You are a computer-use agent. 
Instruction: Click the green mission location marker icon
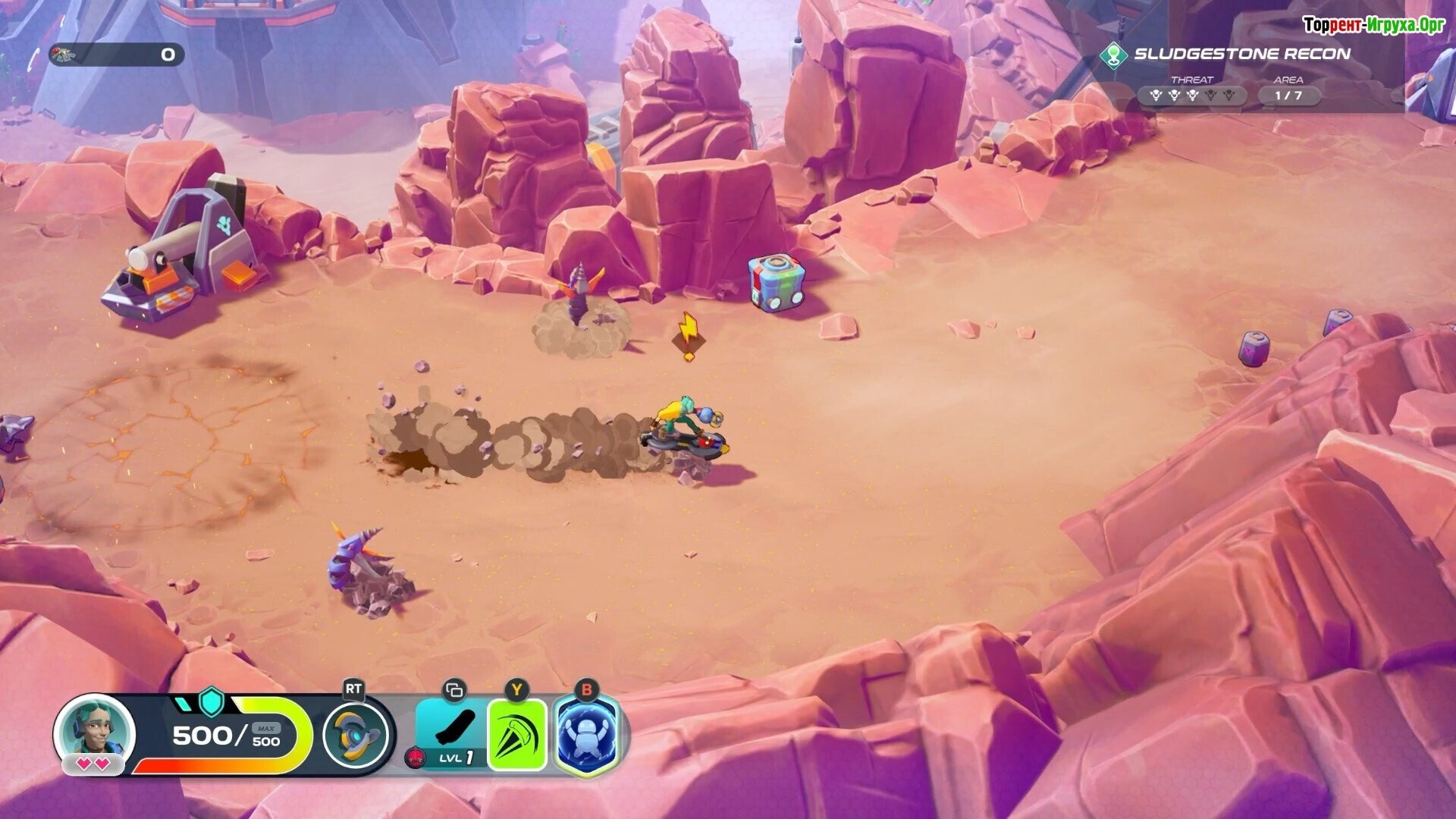point(1113,55)
